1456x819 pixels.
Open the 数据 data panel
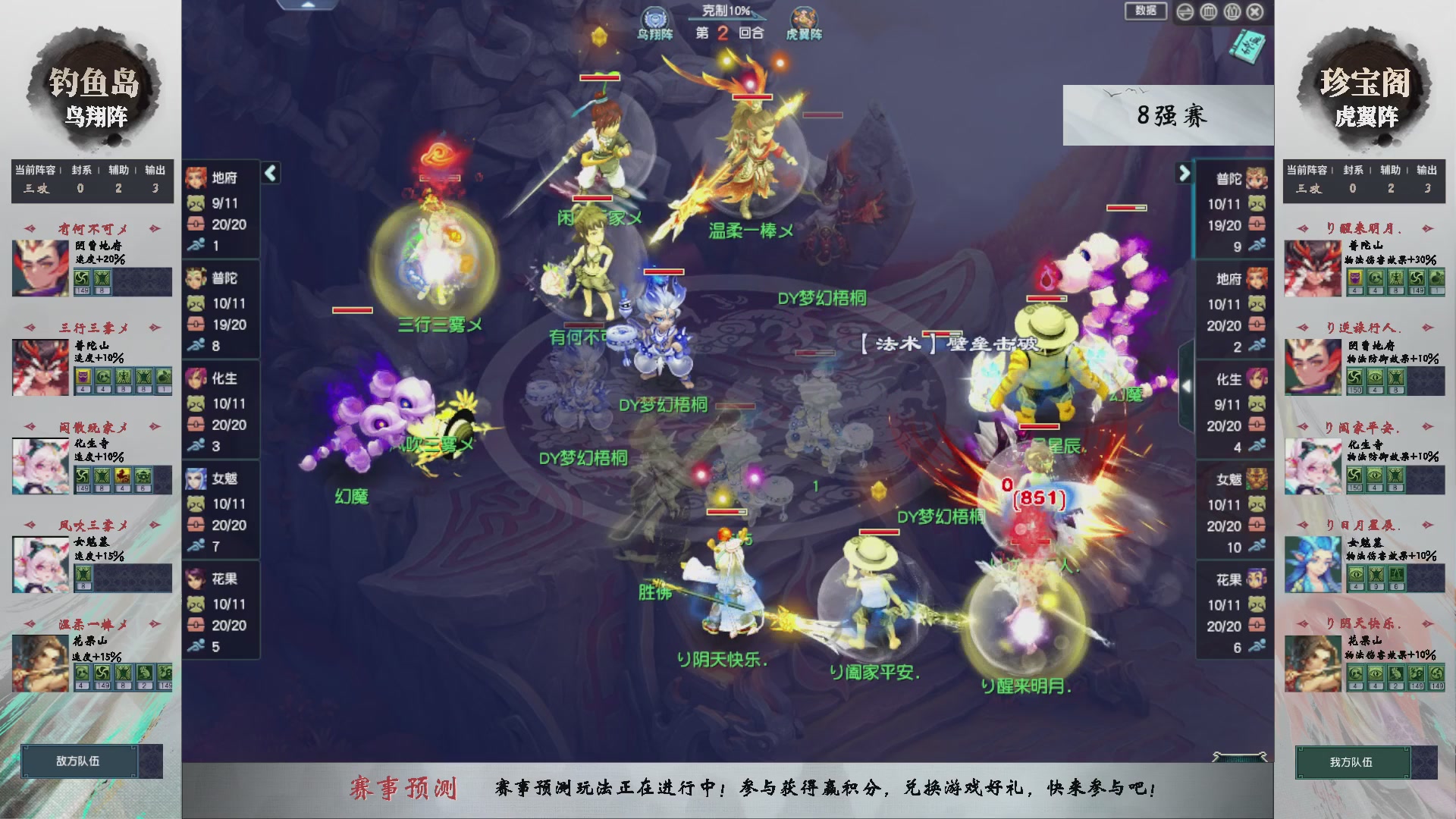pyautogui.click(x=1146, y=12)
